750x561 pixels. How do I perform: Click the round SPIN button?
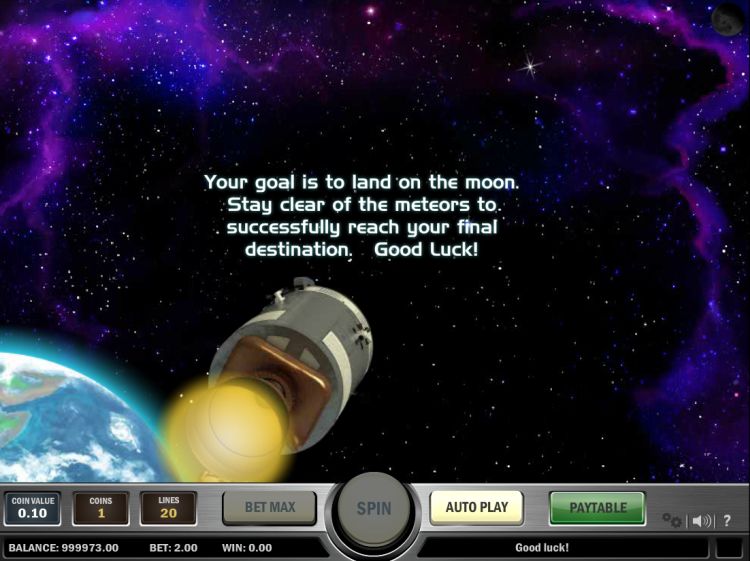pyautogui.click(x=374, y=508)
